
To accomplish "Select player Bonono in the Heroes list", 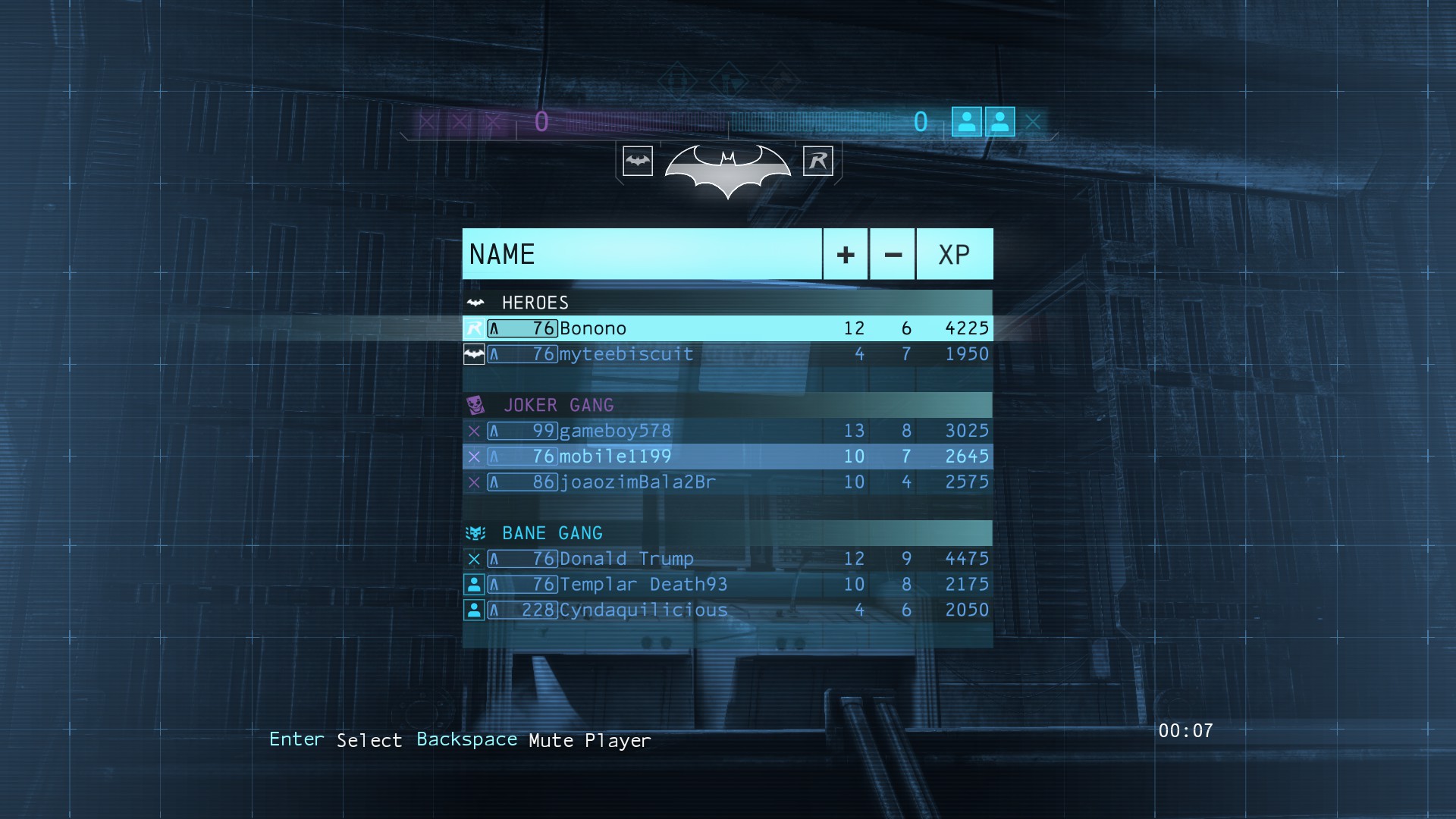I will [x=726, y=328].
